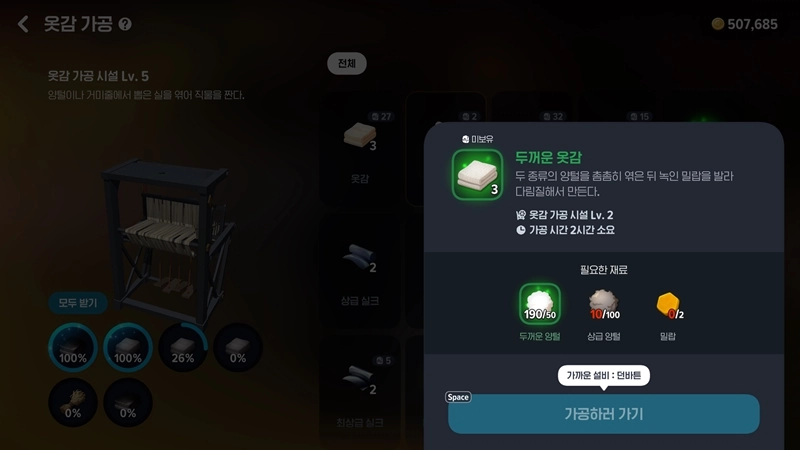The height and width of the screenshot is (450, 800).
Task: Click the 가공하러 가기 button
Action: pyautogui.click(x=603, y=414)
